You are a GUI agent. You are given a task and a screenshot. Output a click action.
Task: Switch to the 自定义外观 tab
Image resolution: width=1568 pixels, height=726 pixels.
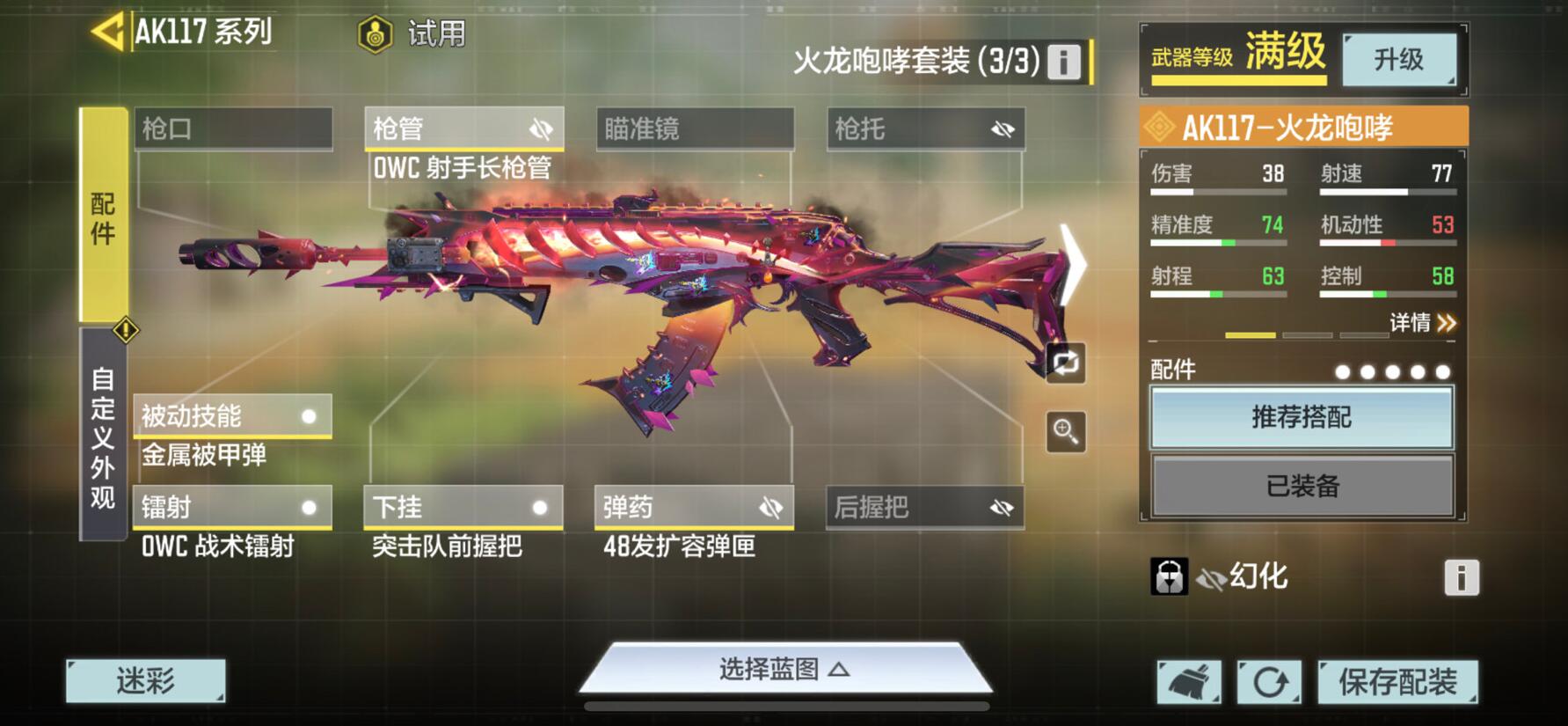[x=103, y=436]
